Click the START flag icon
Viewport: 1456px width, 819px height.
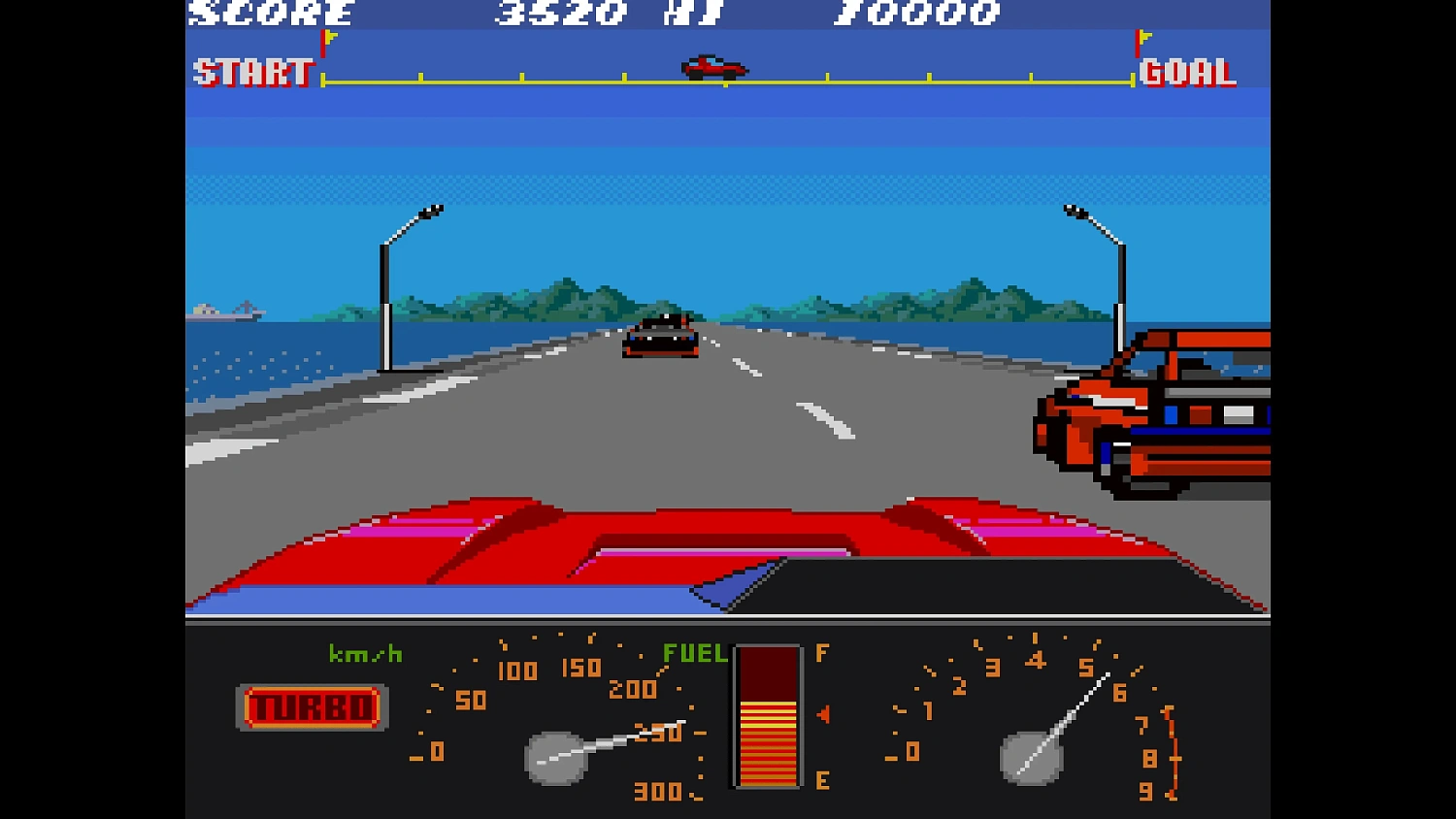coord(324,47)
